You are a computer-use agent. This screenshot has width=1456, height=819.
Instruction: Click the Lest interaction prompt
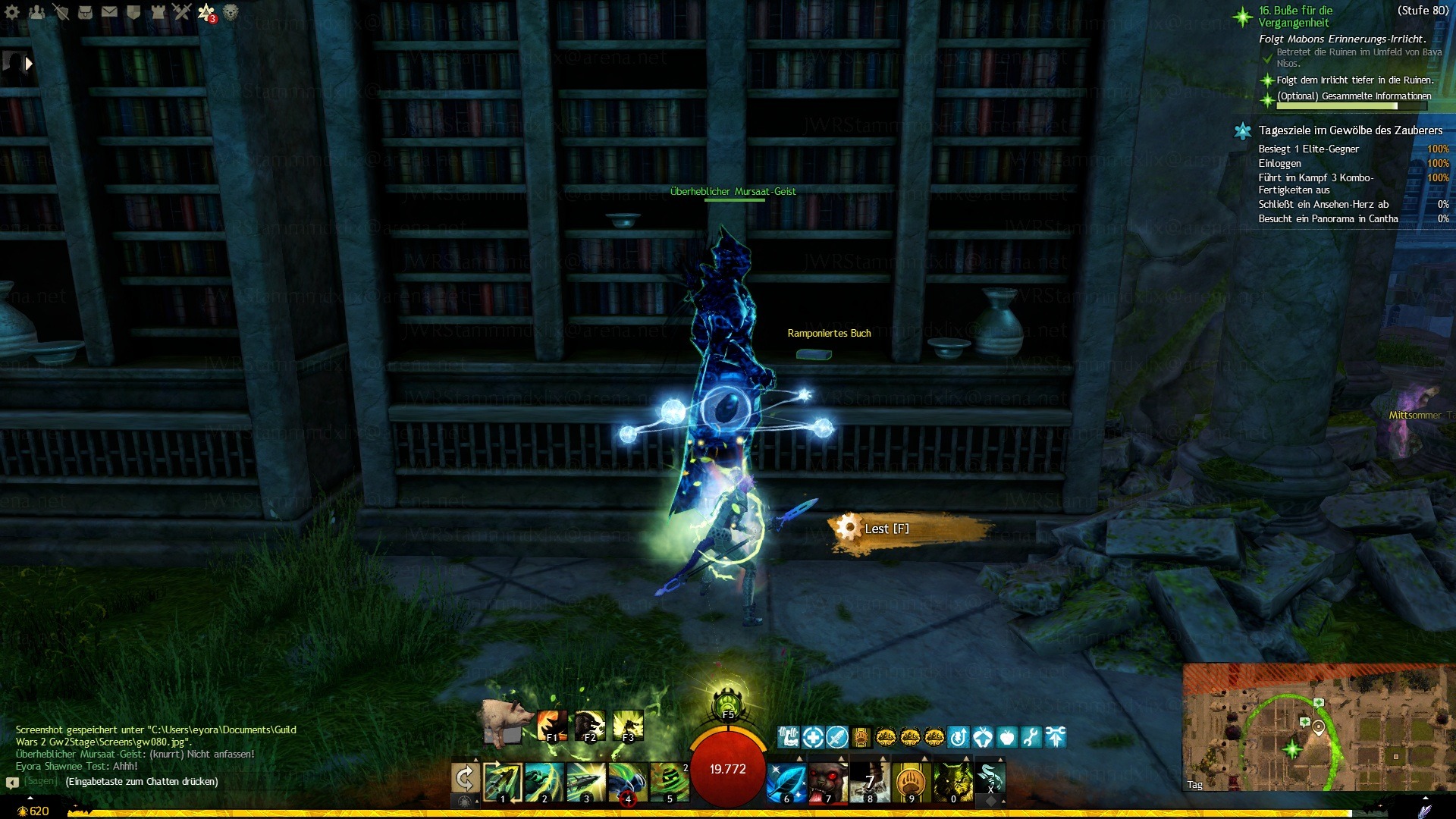pyautogui.click(x=886, y=529)
